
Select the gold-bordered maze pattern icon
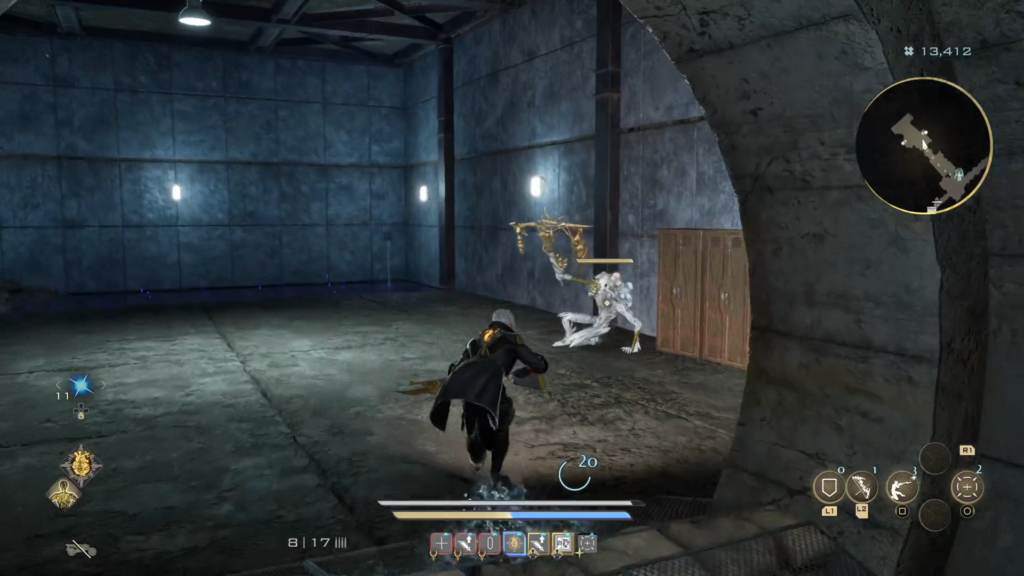coord(563,543)
